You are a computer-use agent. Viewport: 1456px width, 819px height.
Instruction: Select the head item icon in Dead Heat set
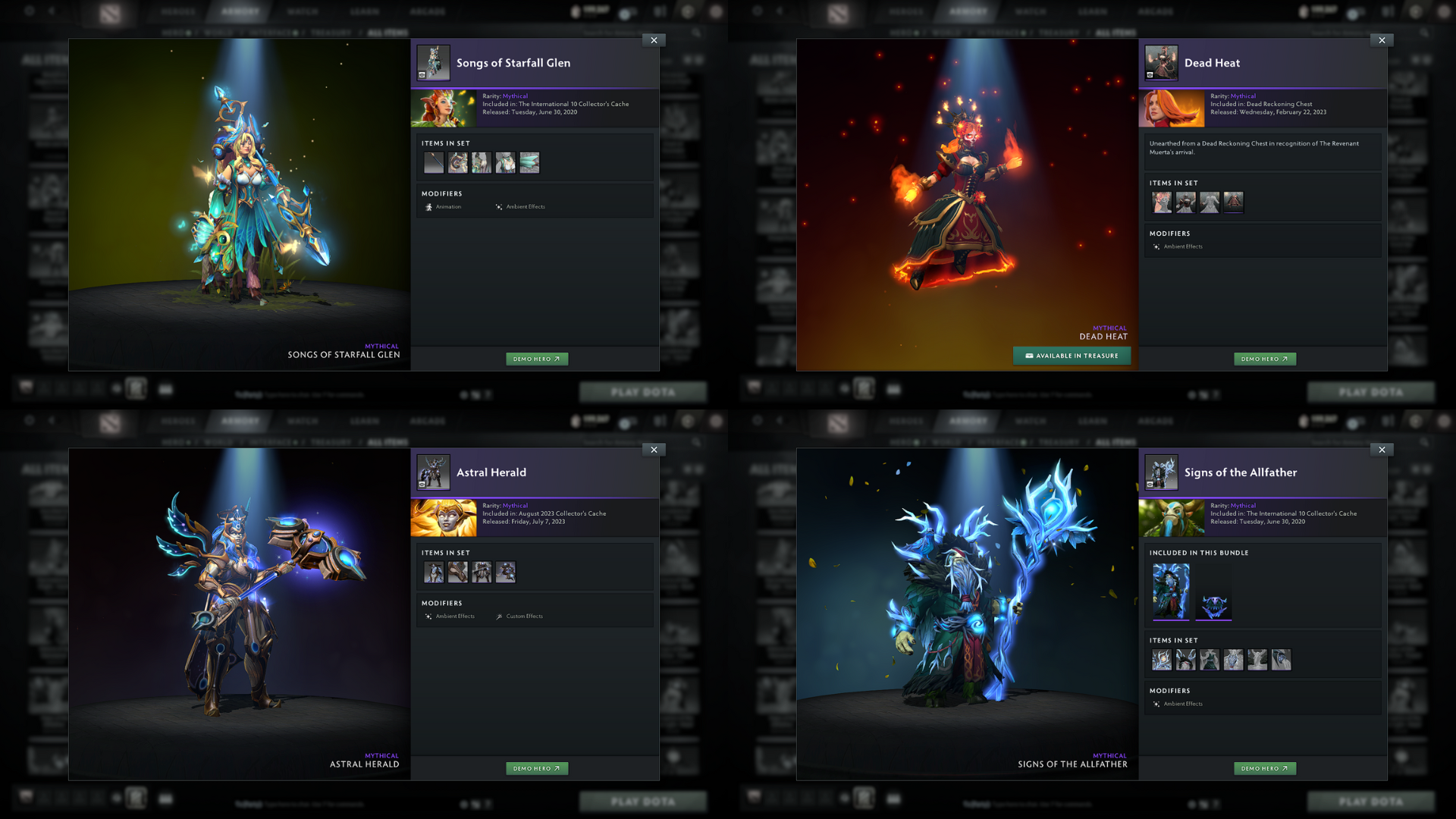1162,202
